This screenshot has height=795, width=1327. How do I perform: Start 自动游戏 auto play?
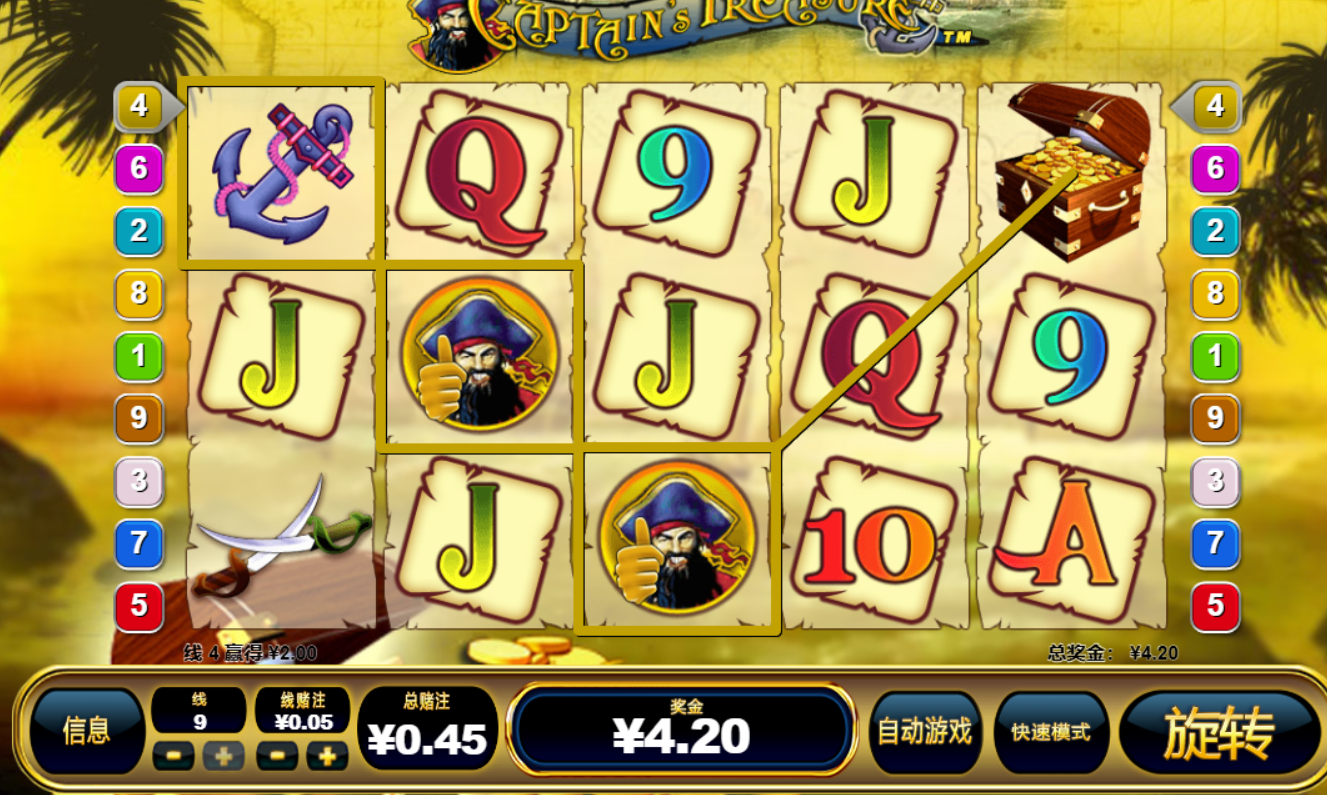[x=924, y=732]
